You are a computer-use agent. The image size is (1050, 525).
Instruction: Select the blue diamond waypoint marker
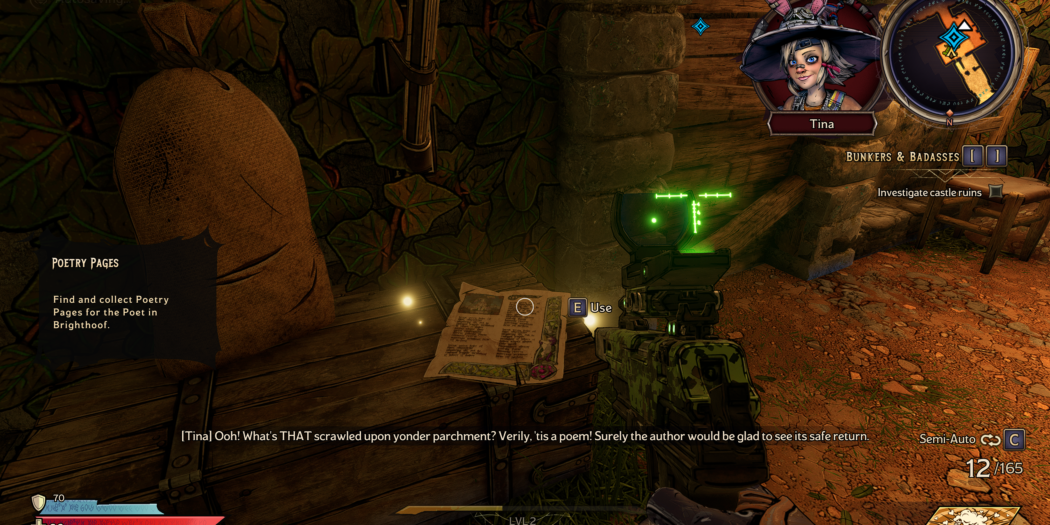[x=701, y=26]
